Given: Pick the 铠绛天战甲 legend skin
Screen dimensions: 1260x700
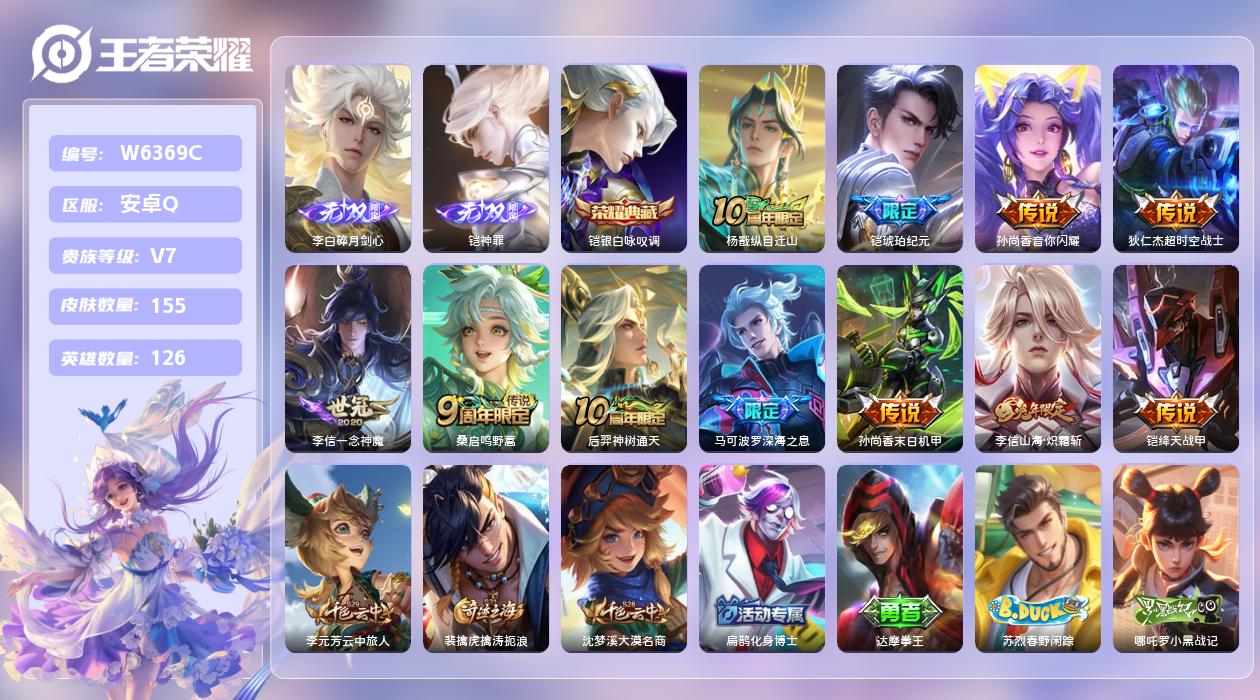Looking at the screenshot, I should [x=1176, y=358].
